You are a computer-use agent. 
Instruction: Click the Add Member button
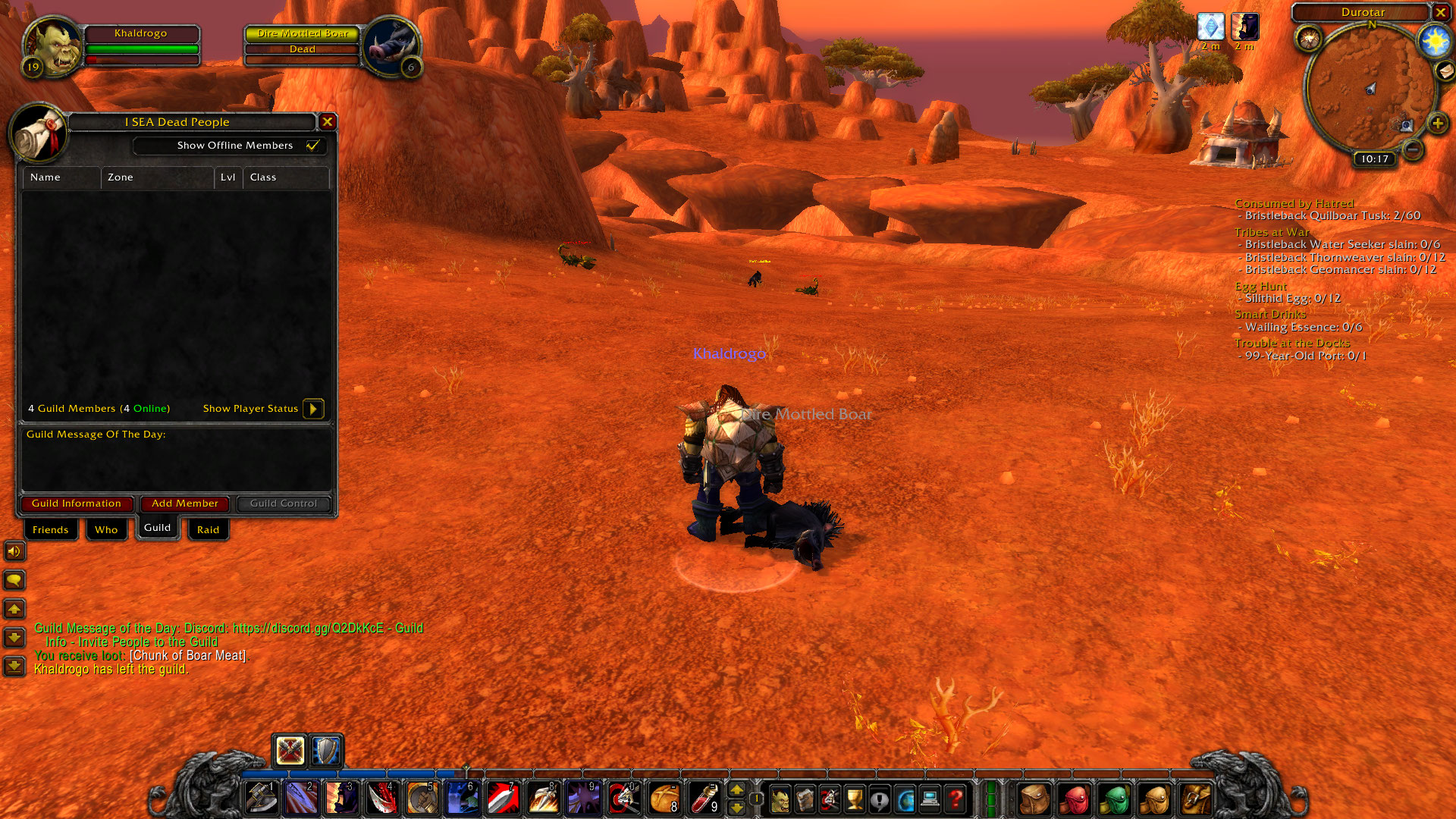[x=184, y=504]
